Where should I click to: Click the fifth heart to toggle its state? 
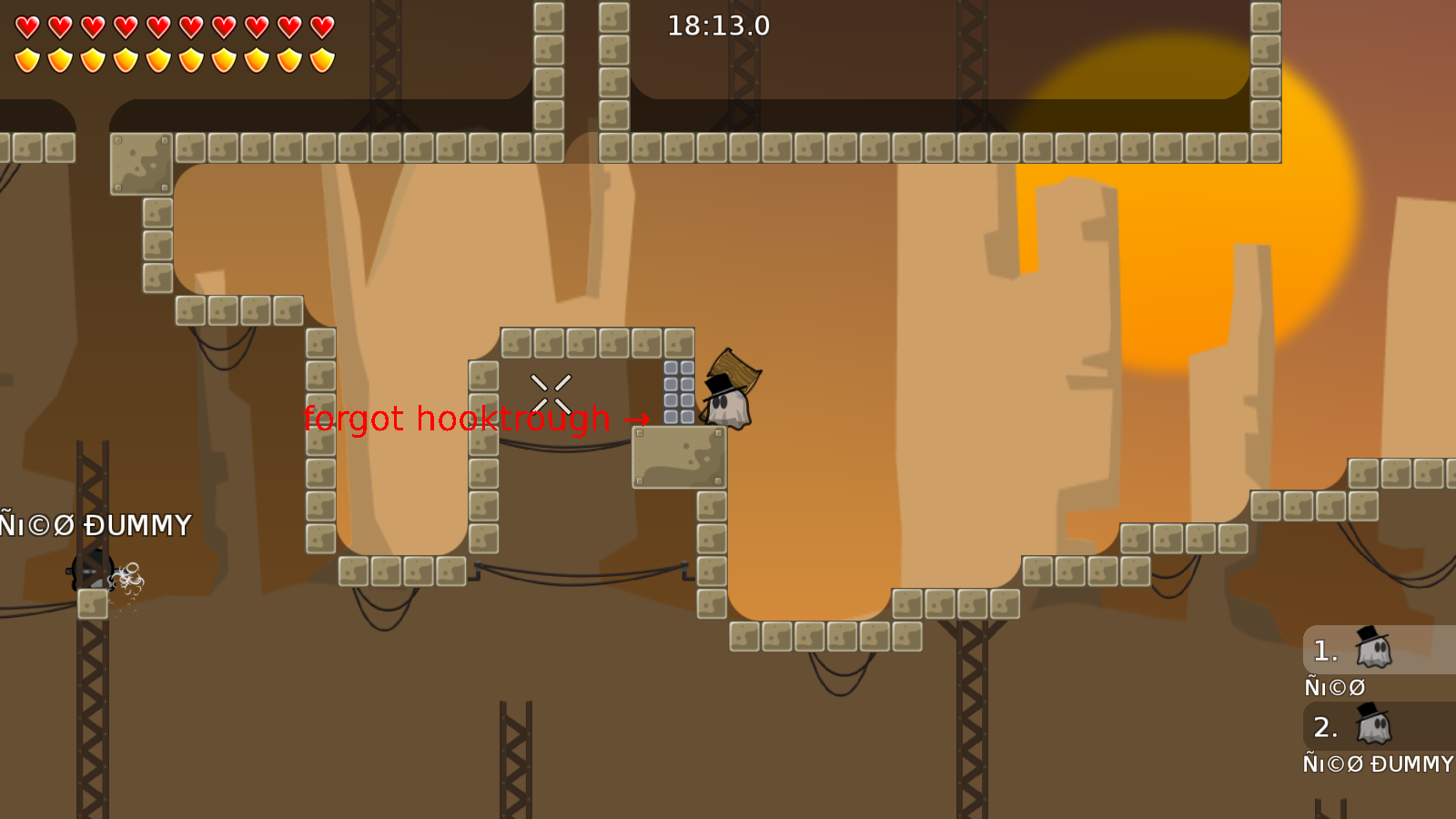pos(157,25)
